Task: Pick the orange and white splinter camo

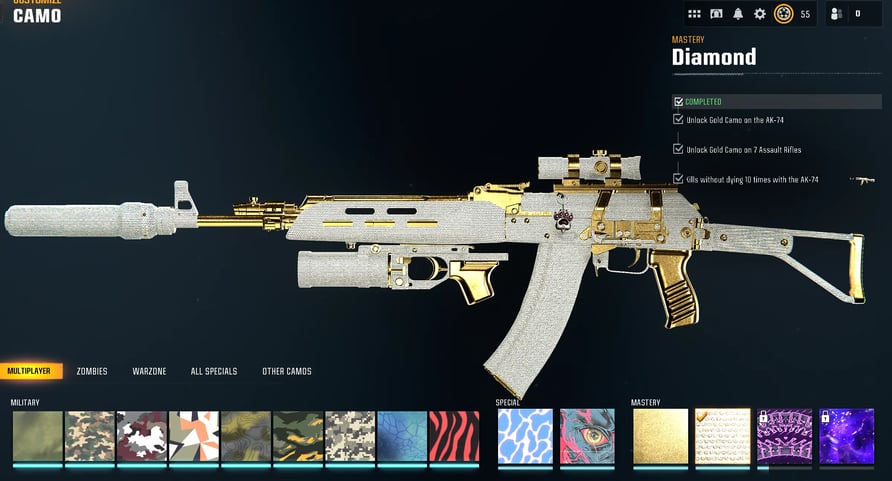Action: 194,436
